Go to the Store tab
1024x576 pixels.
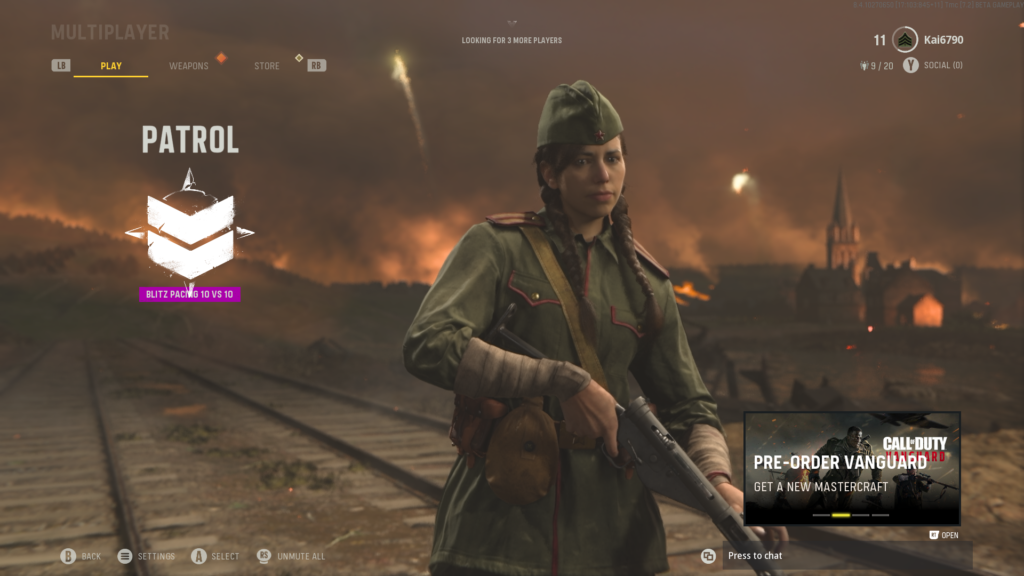[x=267, y=66]
